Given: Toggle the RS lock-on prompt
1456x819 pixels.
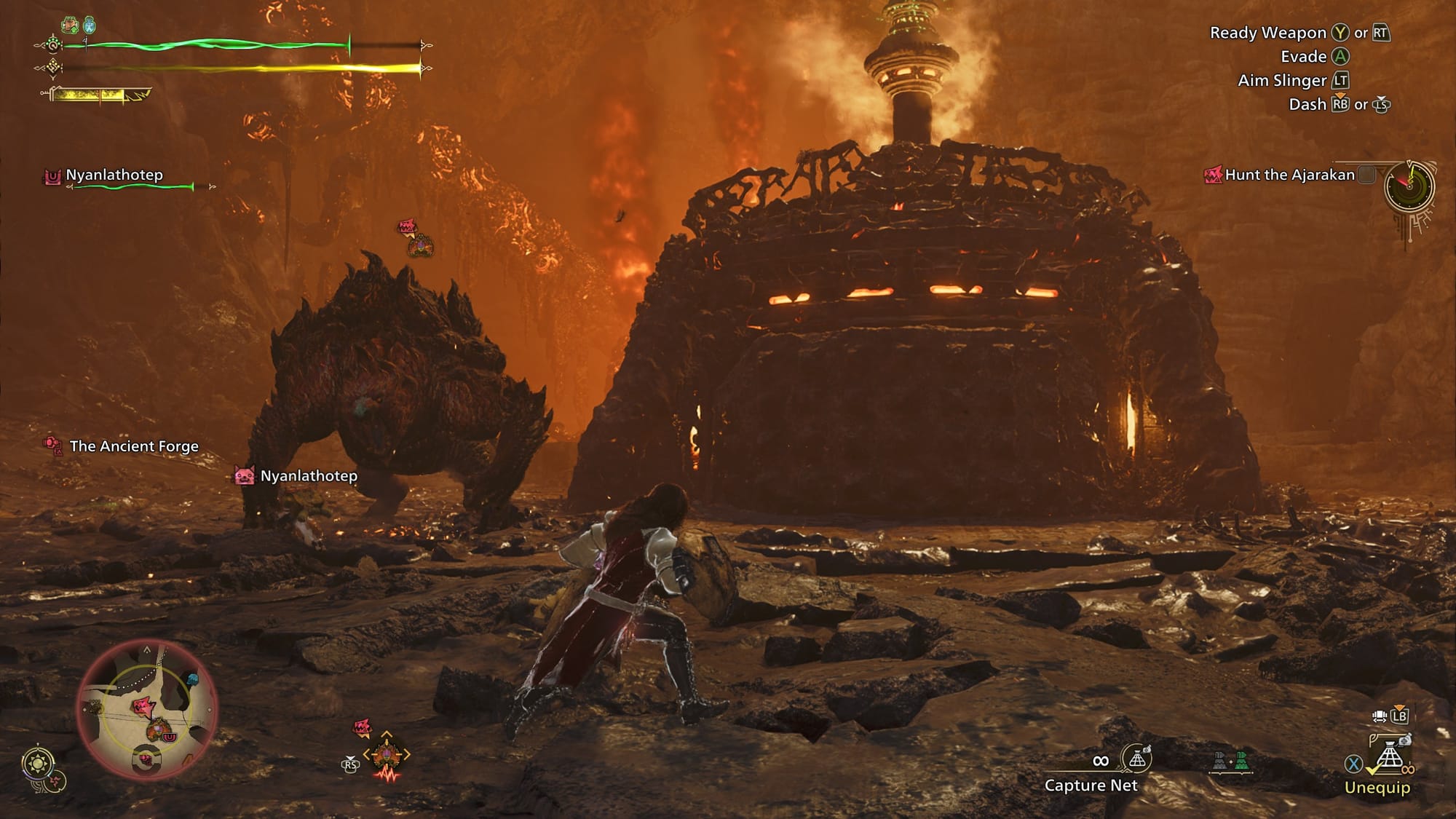Looking at the screenshot, I should [x=351, y=765].
